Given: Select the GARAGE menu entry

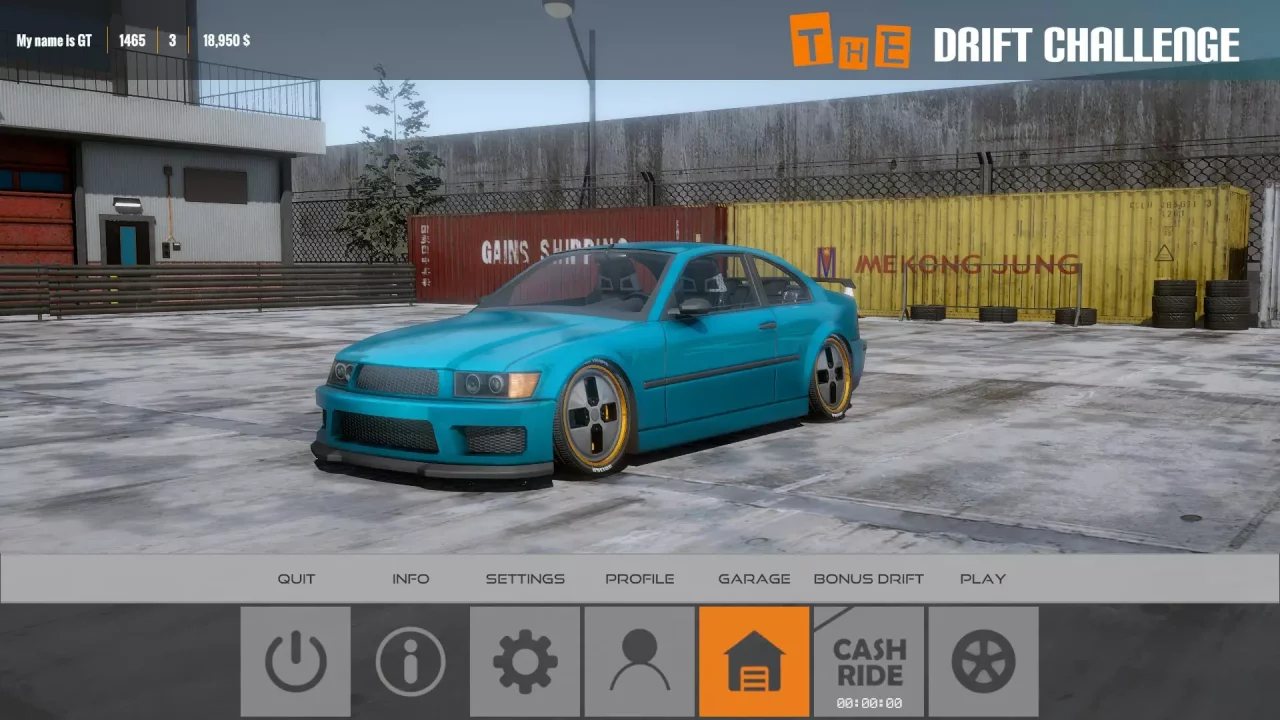Looking at the screenshot, I should pyautogui.click(x=754, y=578).
